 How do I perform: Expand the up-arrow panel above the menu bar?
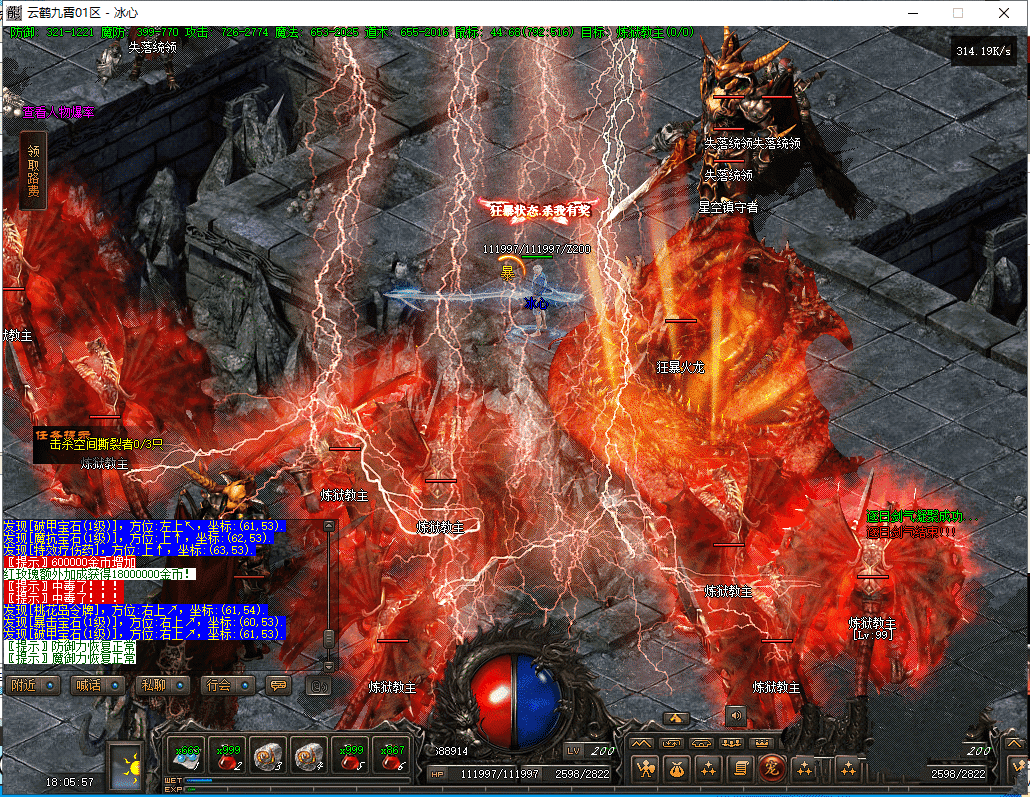tap(675, 718)
